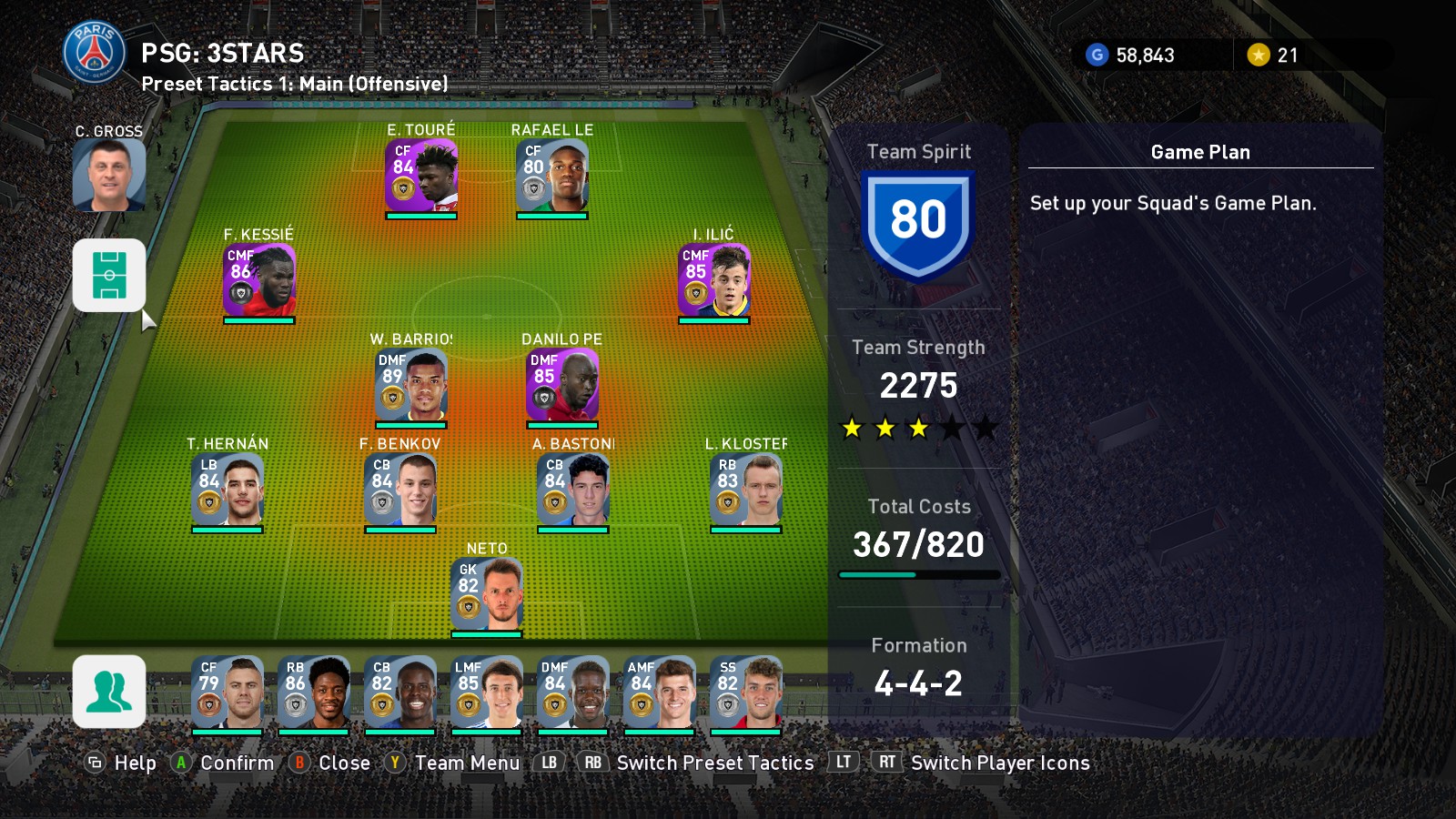
Task: Click manager C. GROSS's portrait
Action: coord(107,176)
